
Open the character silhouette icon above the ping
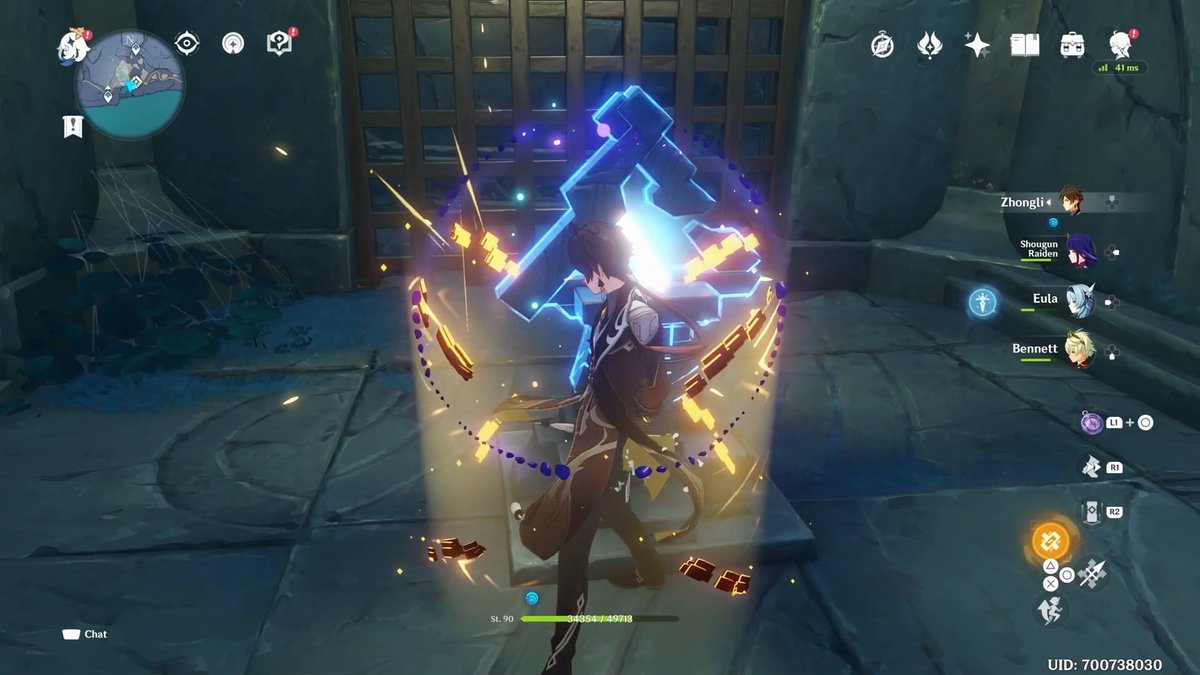click(x=1119, y=43)
